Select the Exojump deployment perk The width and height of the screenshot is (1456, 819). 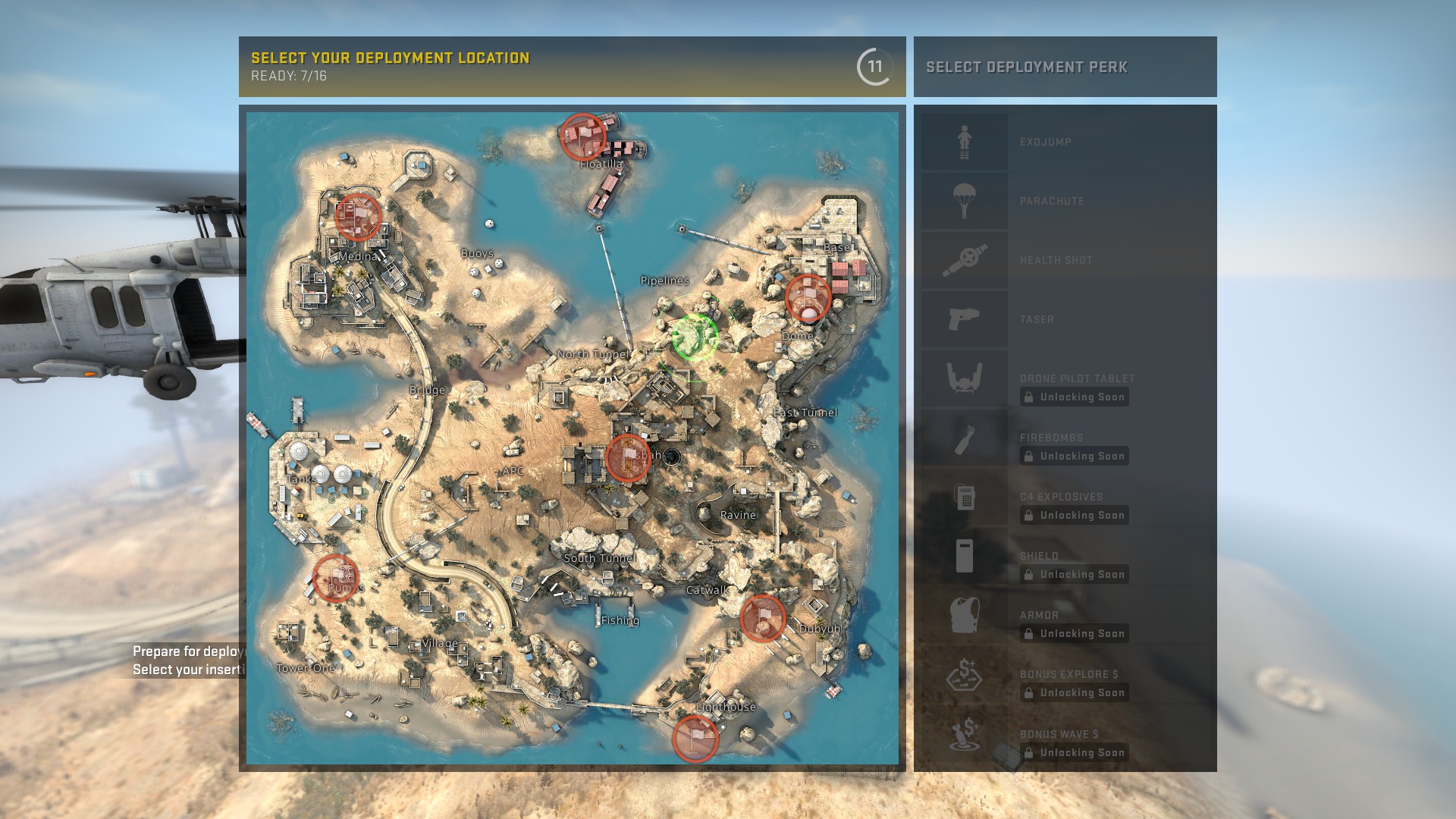coord(1065,142)
